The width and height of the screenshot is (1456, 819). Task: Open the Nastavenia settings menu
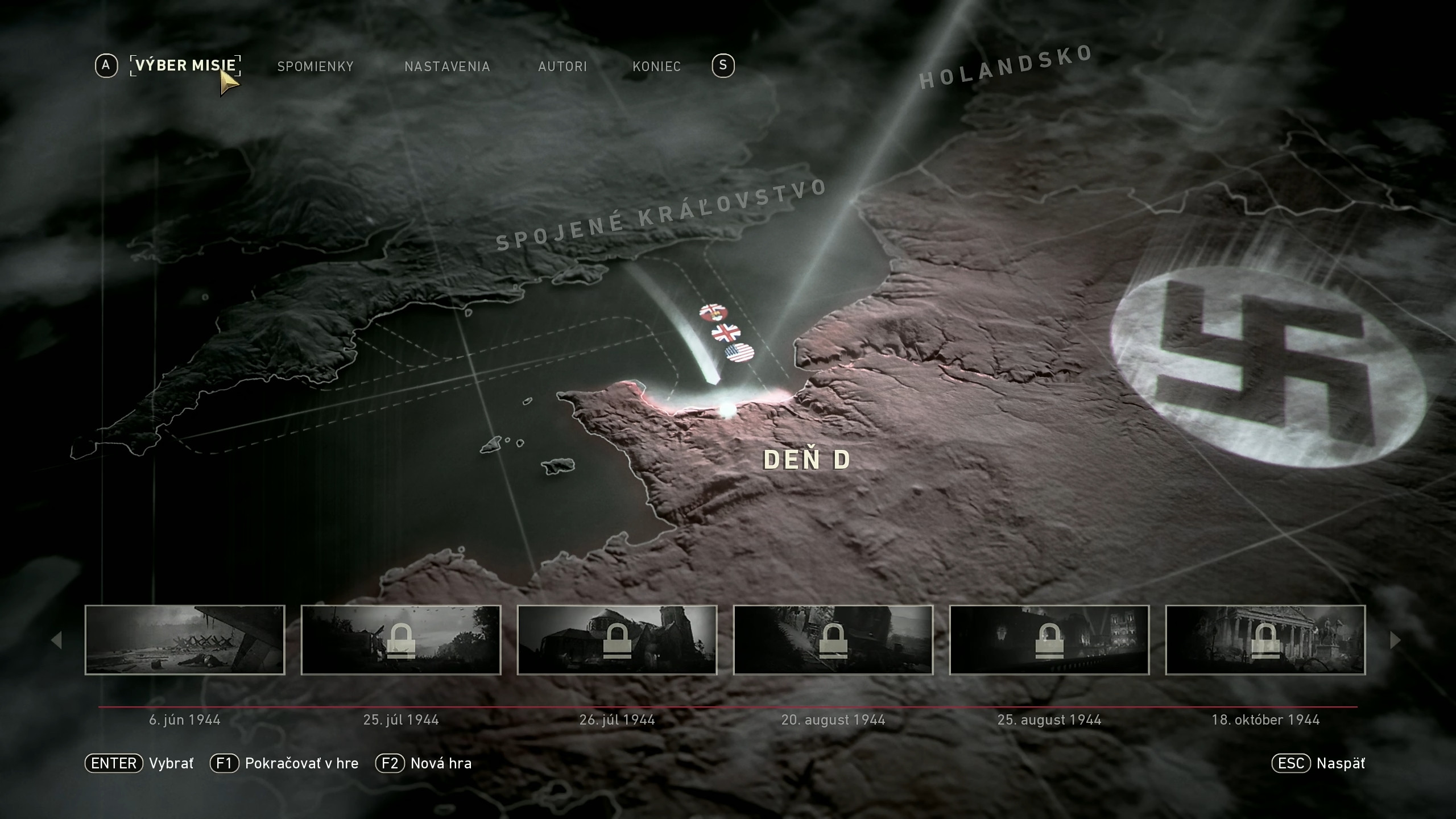[x=447, y=67]
